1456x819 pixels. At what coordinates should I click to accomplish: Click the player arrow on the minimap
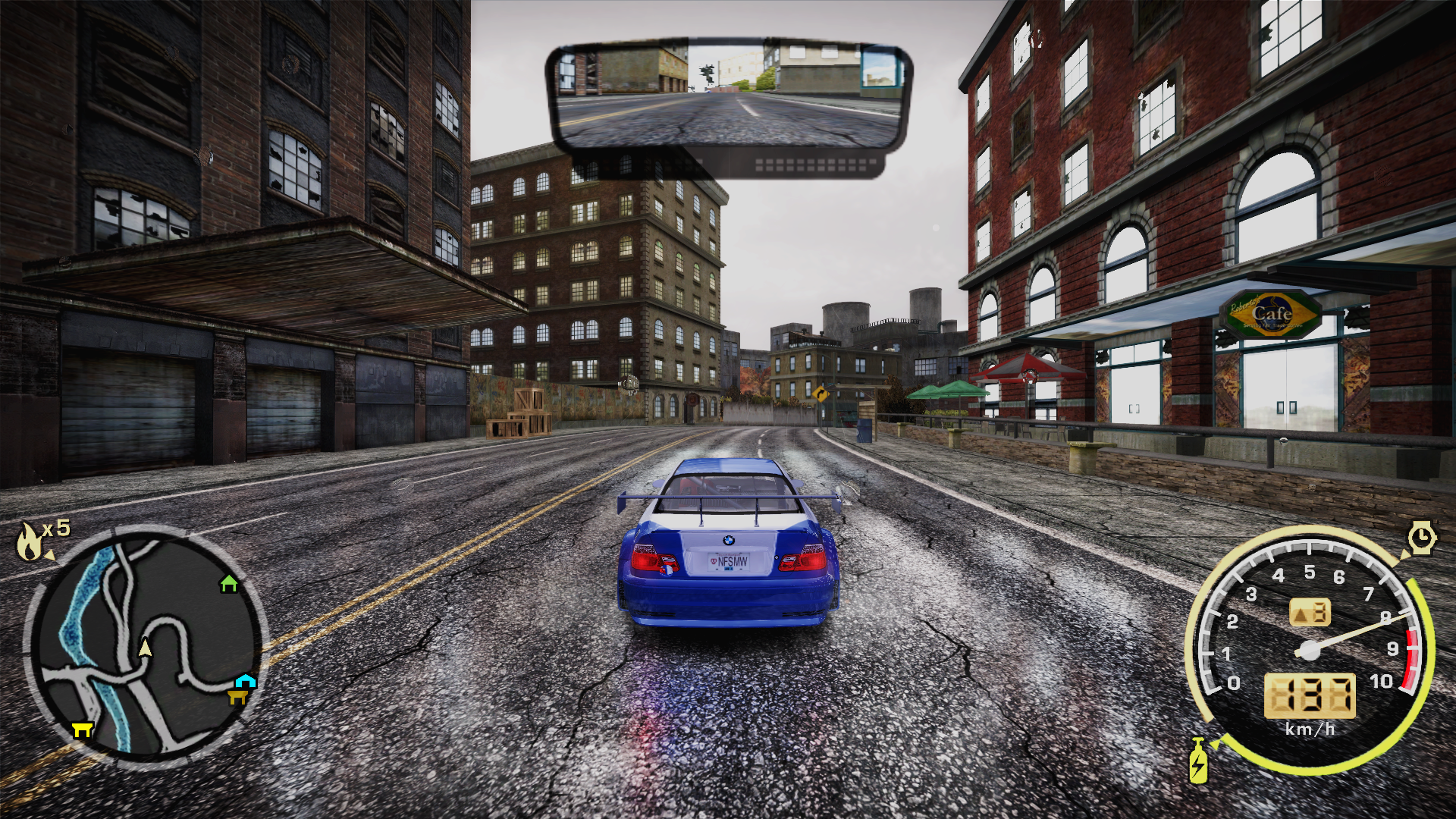point(145,648)
